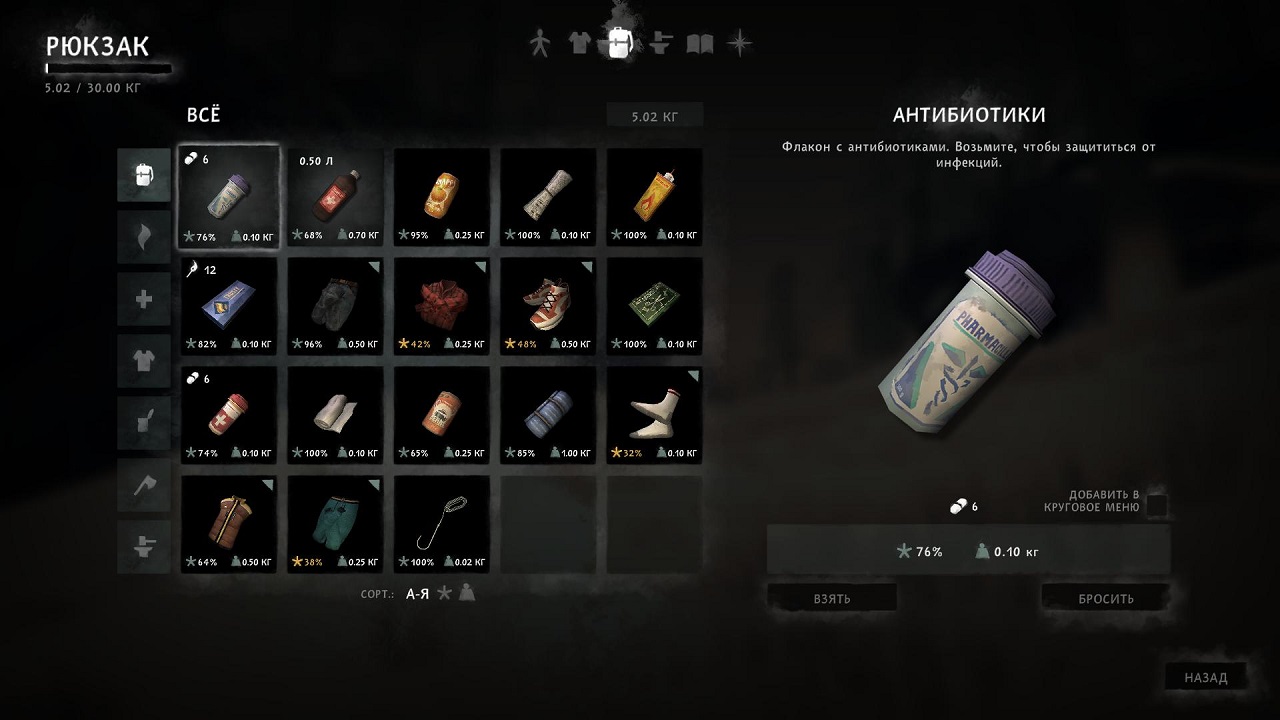Switch to the clothing shirt tab at top
Screen dimensions: 1280x720
tap(579, 43)
